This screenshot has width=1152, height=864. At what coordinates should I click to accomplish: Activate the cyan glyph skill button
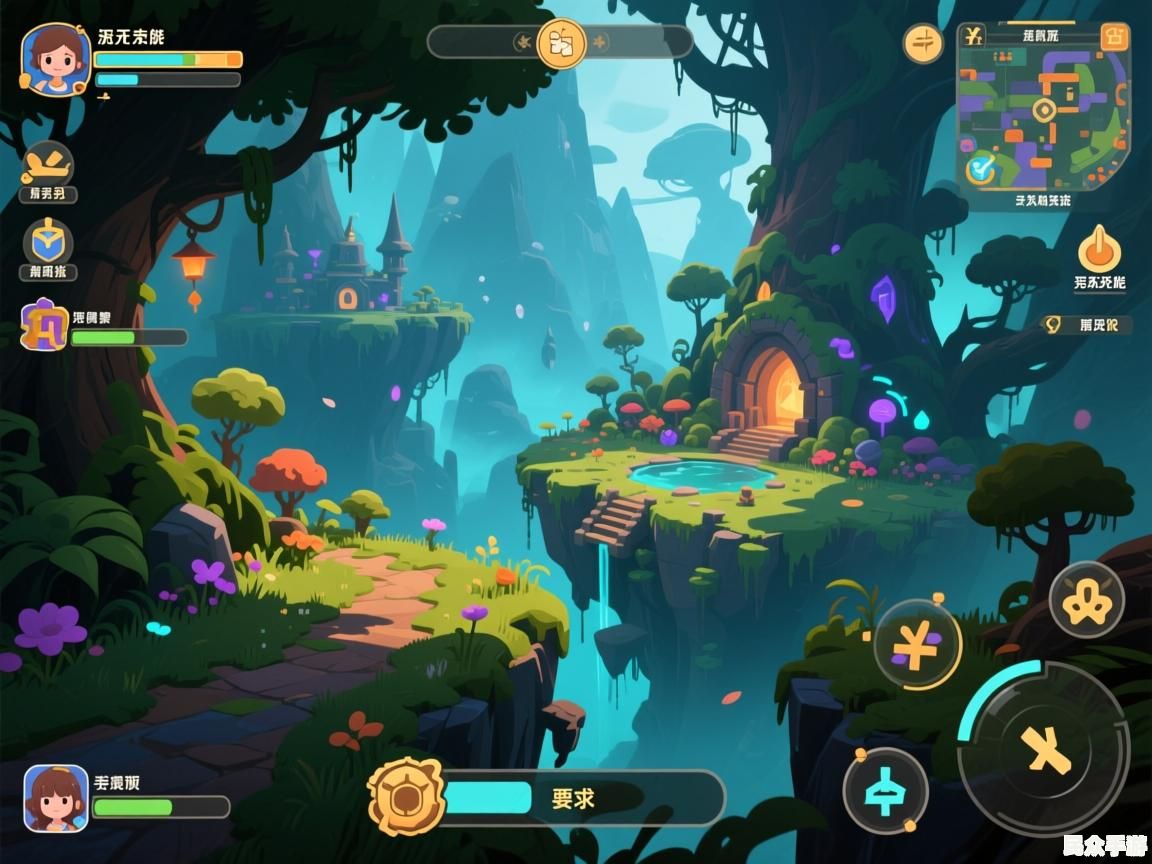tap(885, 791)
